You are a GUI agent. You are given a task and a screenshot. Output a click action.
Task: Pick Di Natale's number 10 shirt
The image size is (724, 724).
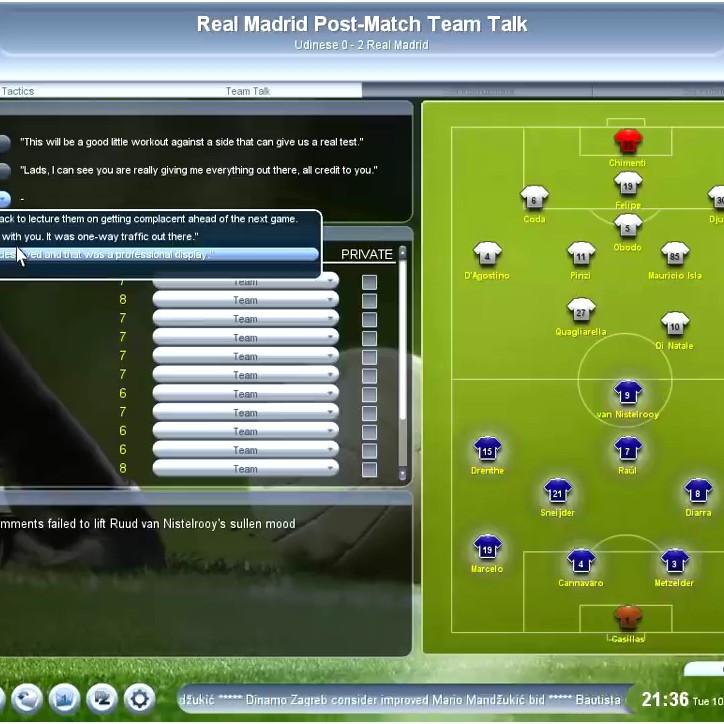pyautogui.click(x=675, y=325)
